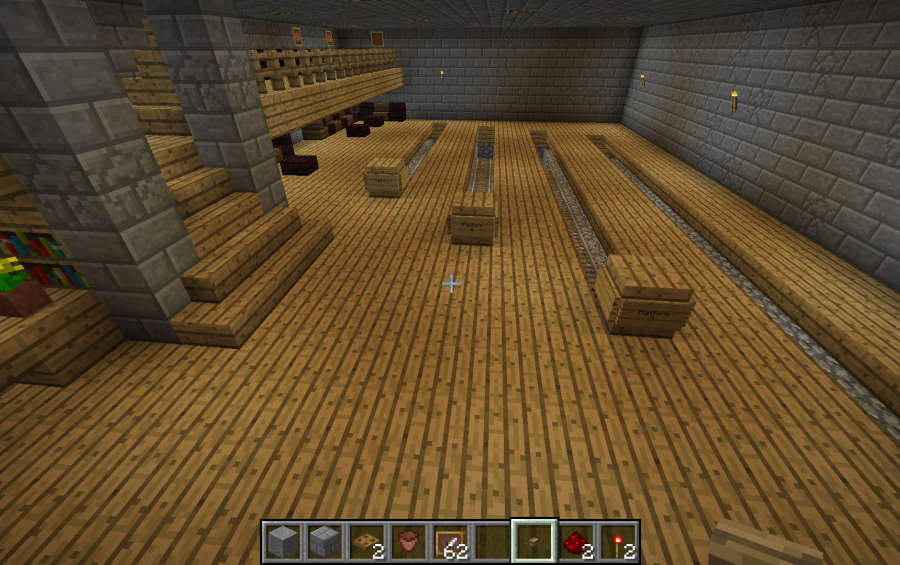Image resolution: width=900 pixels, height=565 pixels.
Task: Choose the redstone torch slot
Action: point(617,542)
